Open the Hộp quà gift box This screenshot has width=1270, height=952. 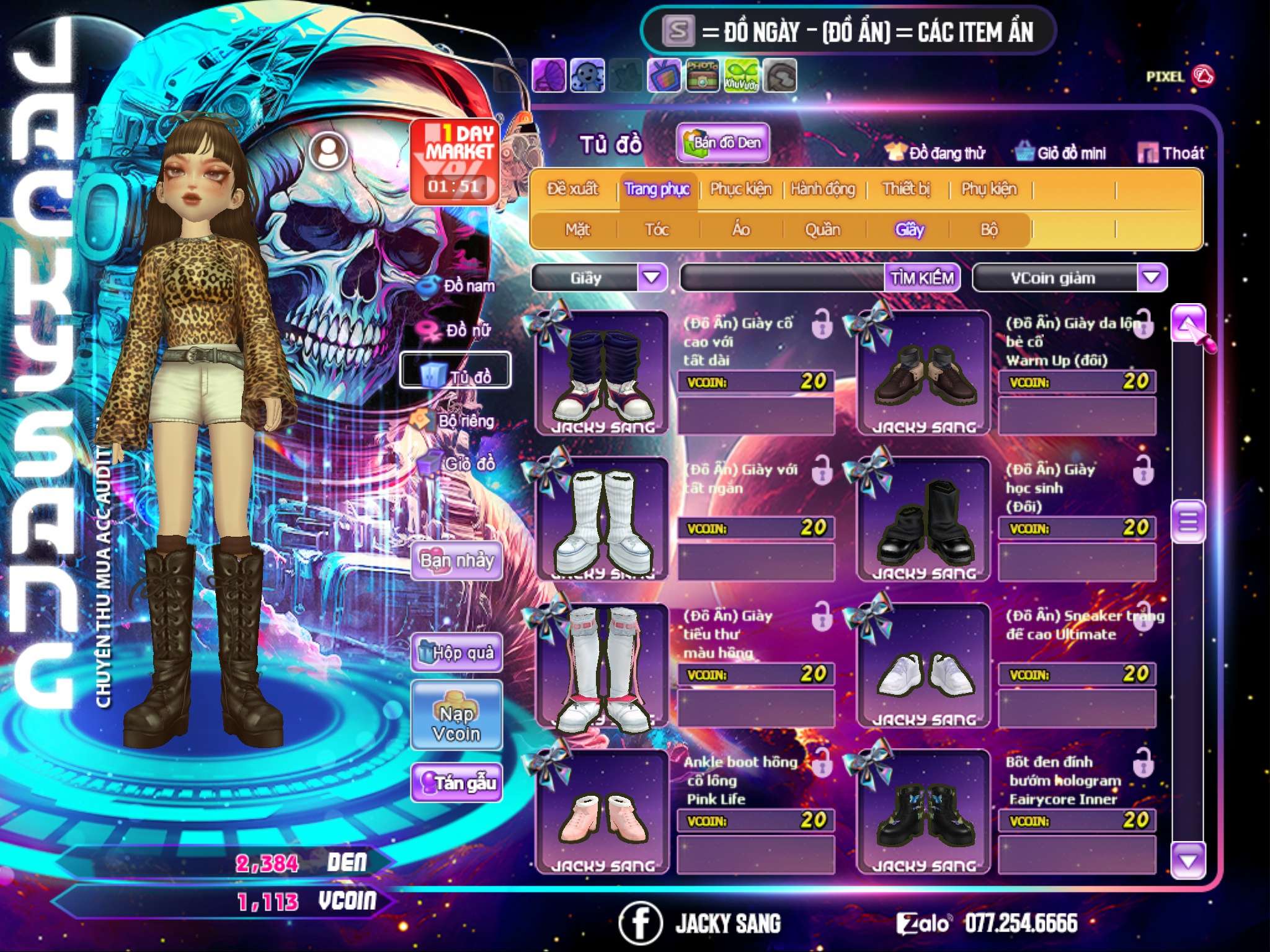click(x=457, y=653)
